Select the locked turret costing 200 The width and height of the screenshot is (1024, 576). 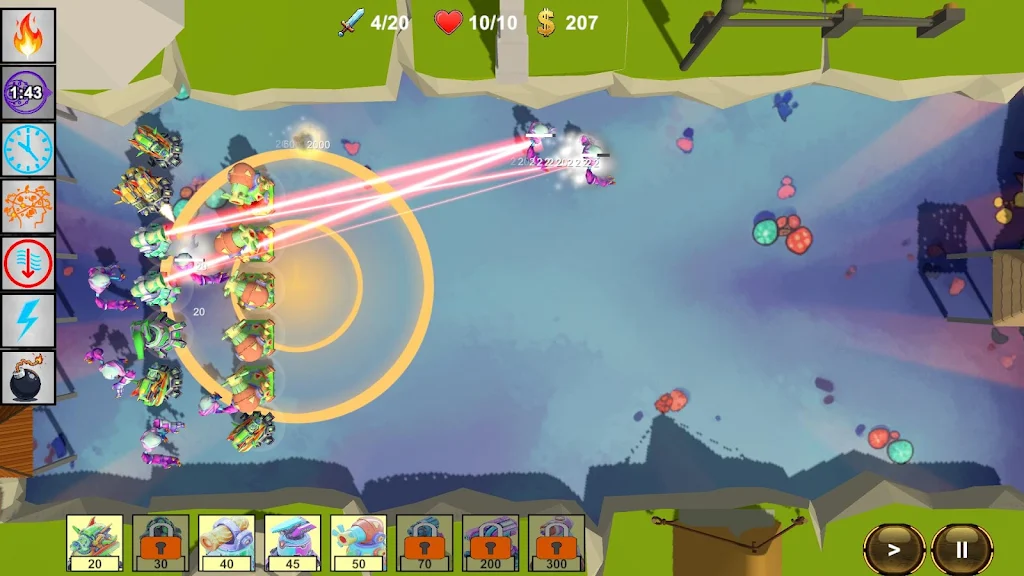coord(491,542)
